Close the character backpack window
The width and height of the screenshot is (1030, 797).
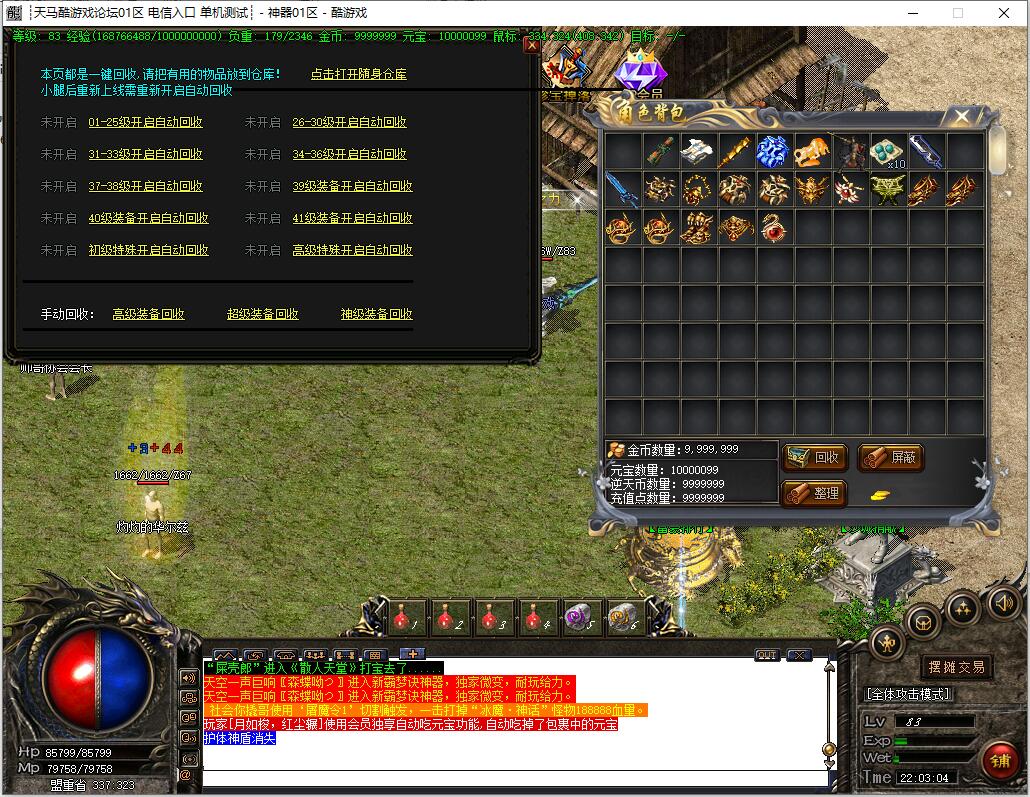(x=962, y=117)
